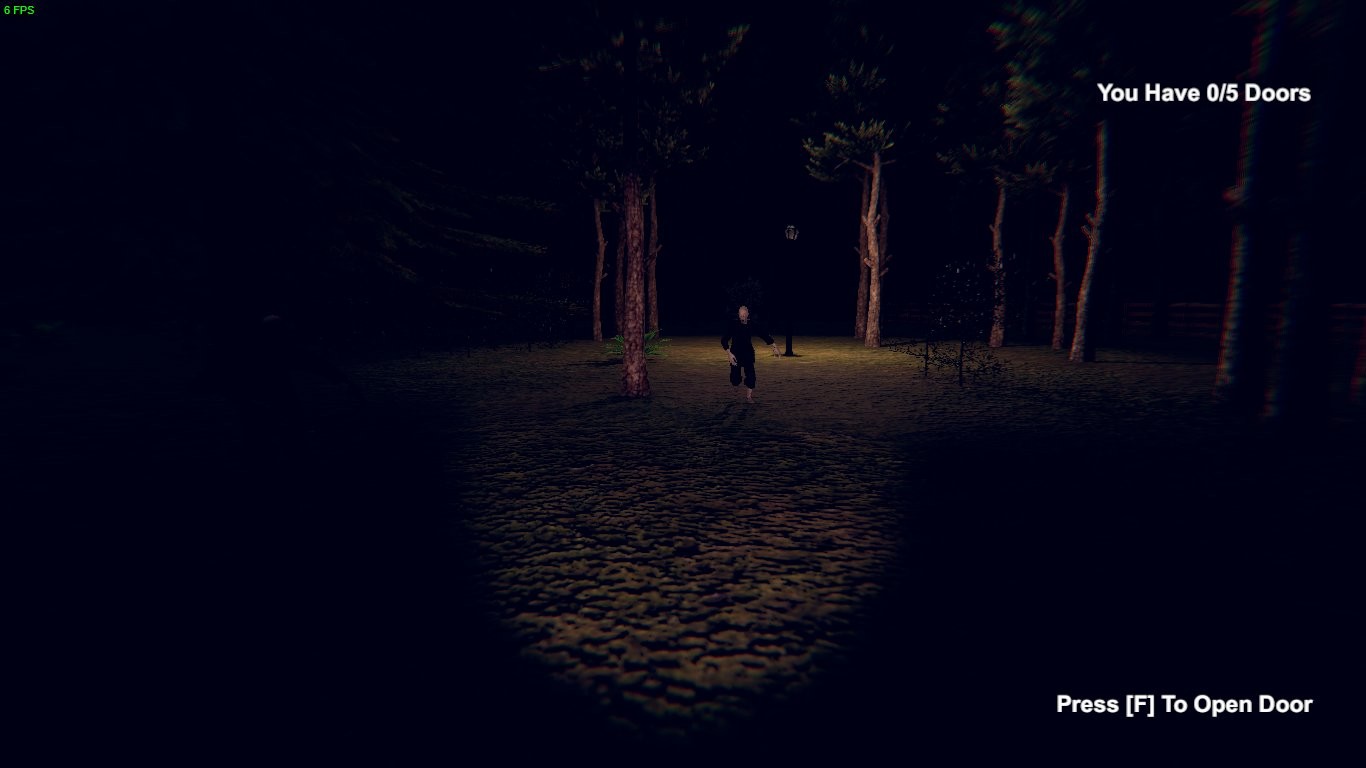
Task: Click the creepy humanoid enemy
Action: [x=743, y=350]
